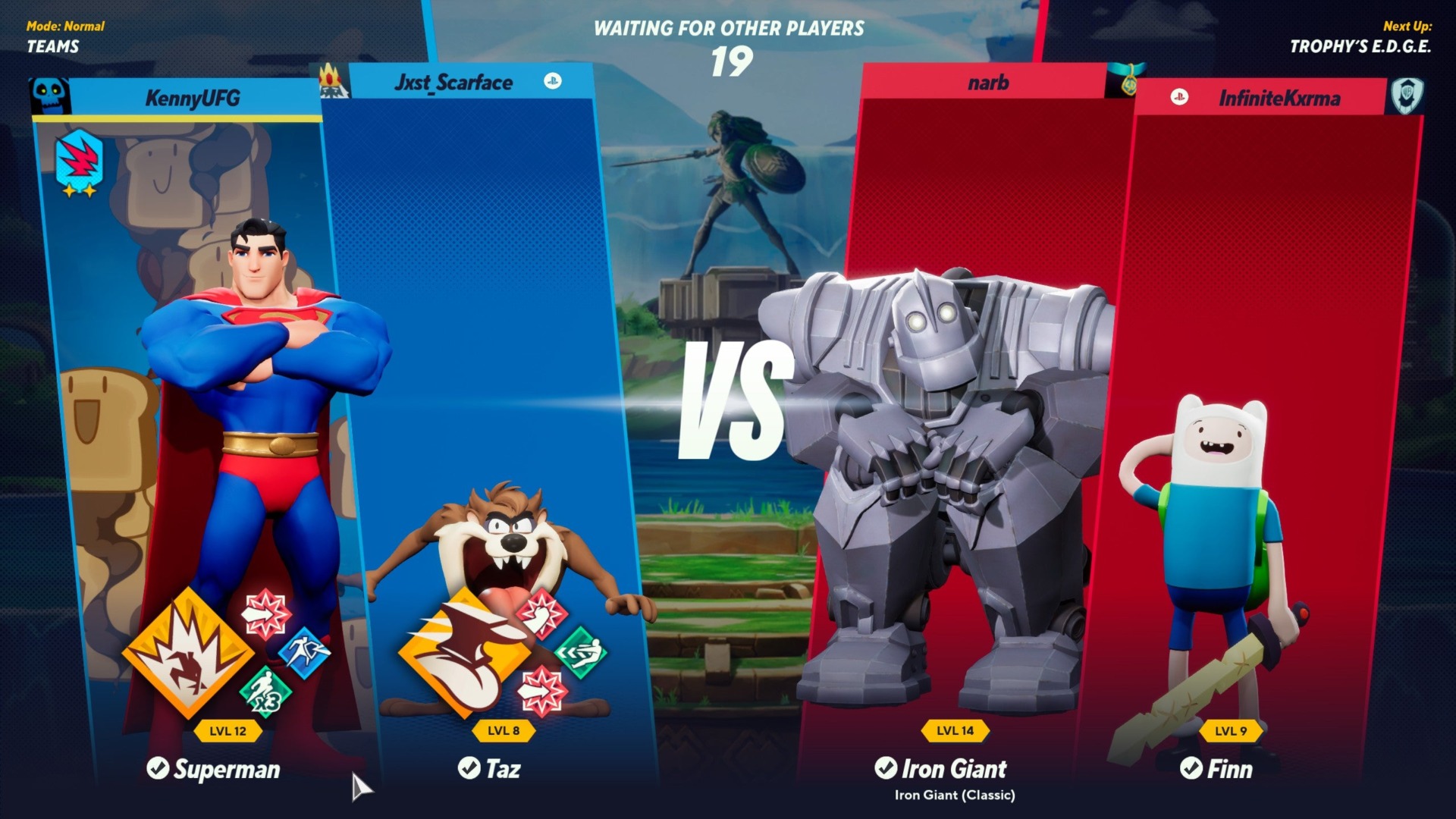The image size is (1456, 819).
Task: Click the Iron Giant (Classic) variant label
Action: (x=953, y=796)
